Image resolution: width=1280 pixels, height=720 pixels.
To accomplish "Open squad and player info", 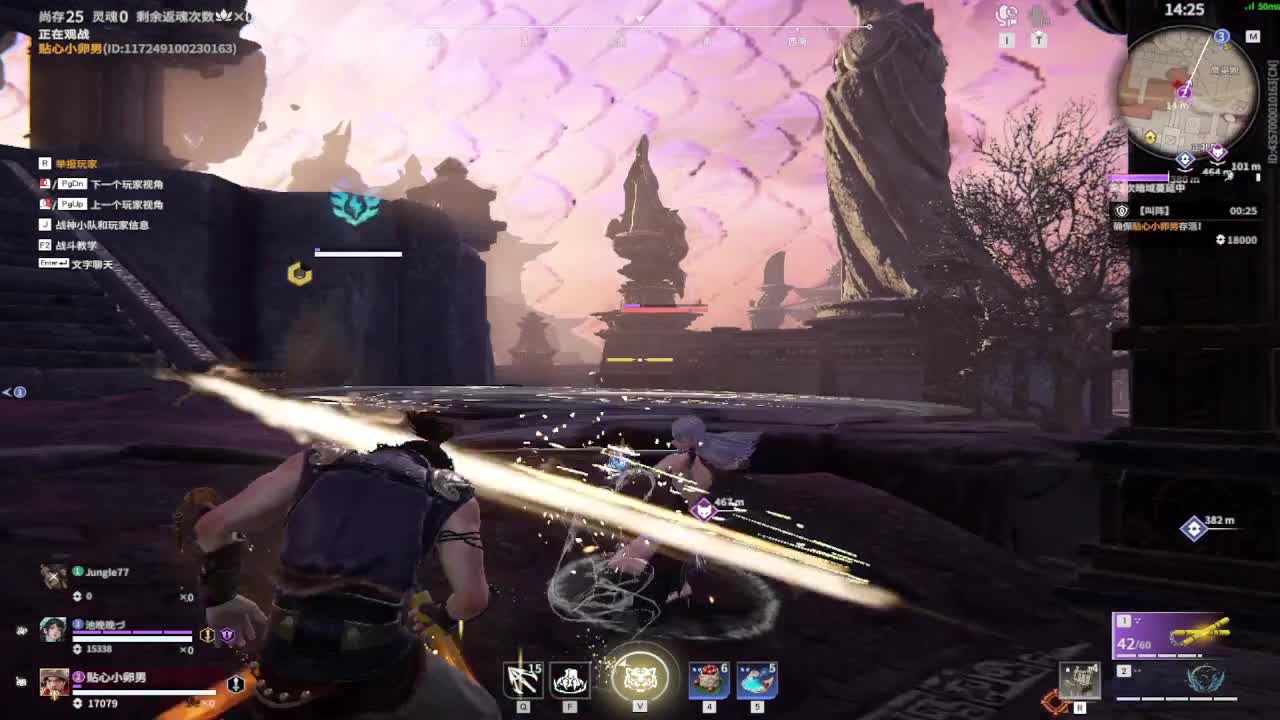I will 102,225.
